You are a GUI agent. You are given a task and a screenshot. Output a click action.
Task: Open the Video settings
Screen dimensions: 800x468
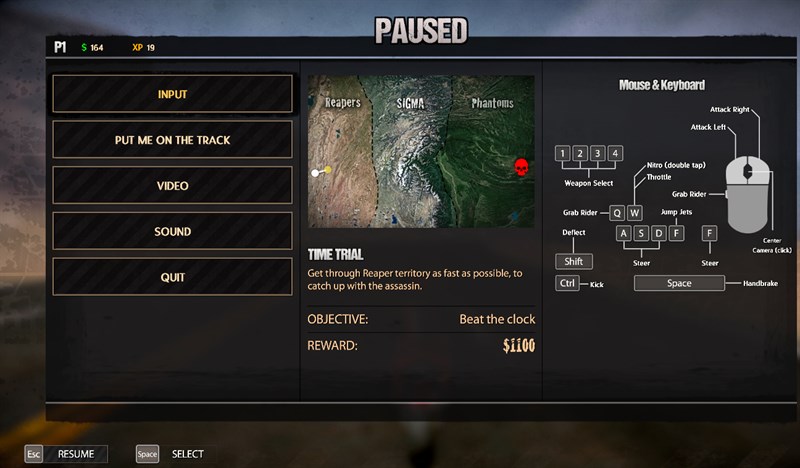click(172, 186)
